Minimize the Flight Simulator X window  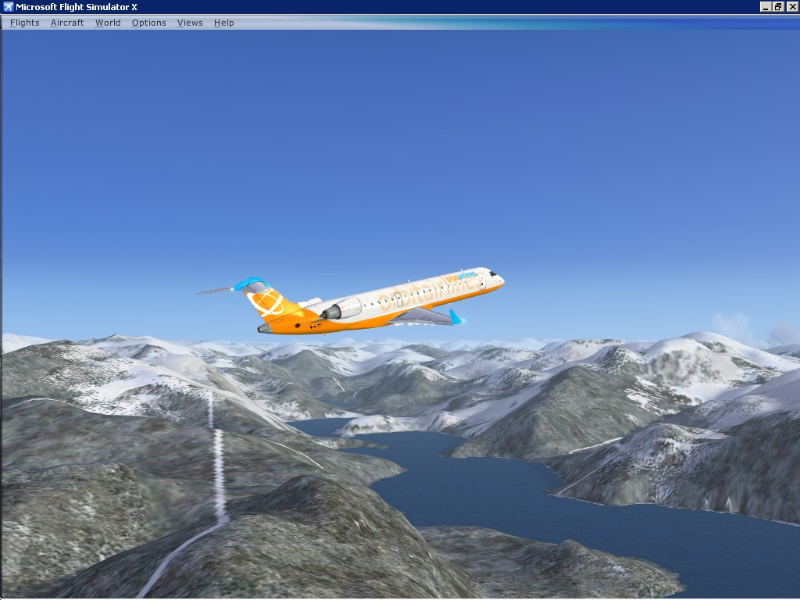point(766,7)
